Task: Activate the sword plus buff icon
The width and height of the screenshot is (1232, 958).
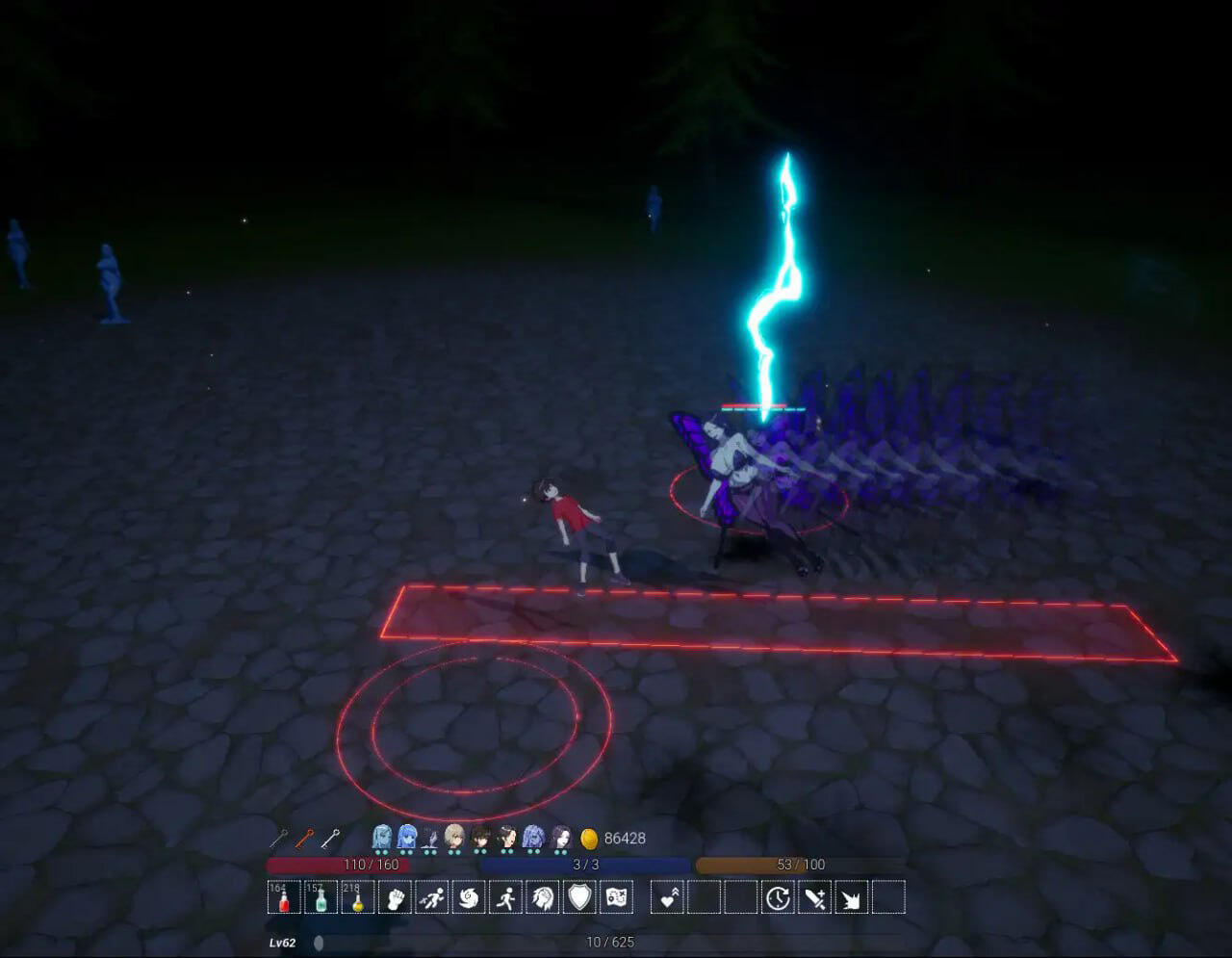Action: coord(814,897)
